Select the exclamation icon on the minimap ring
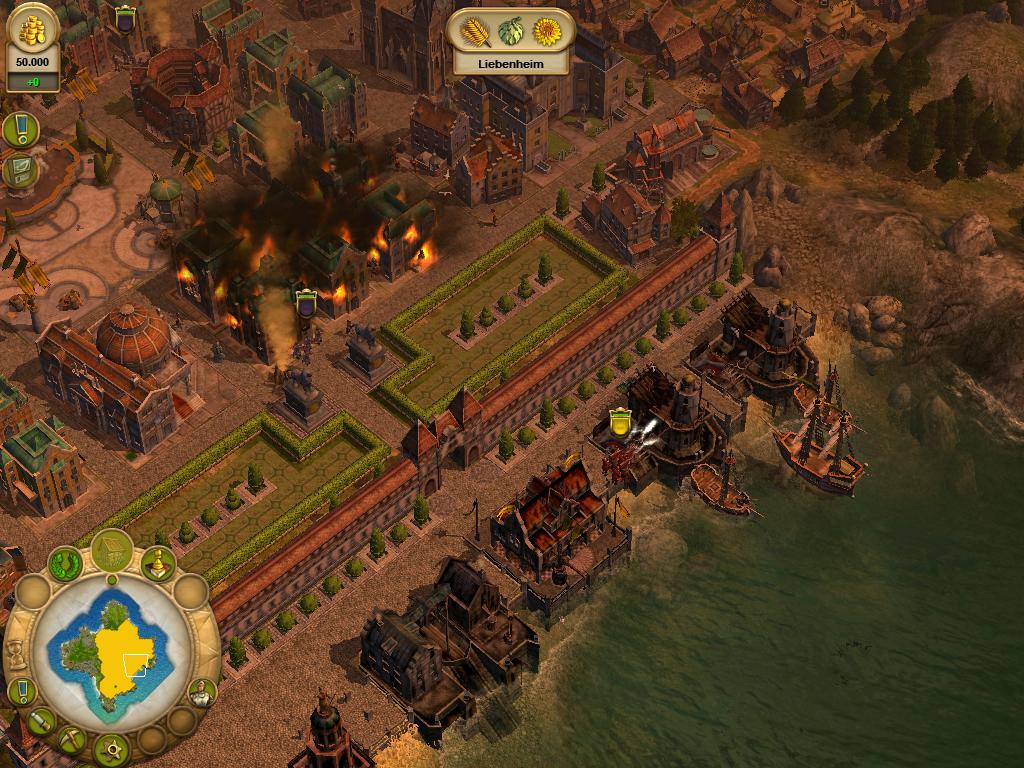Image resolution: width=1024 pixels, height=768 pixels. pos(22,691)
